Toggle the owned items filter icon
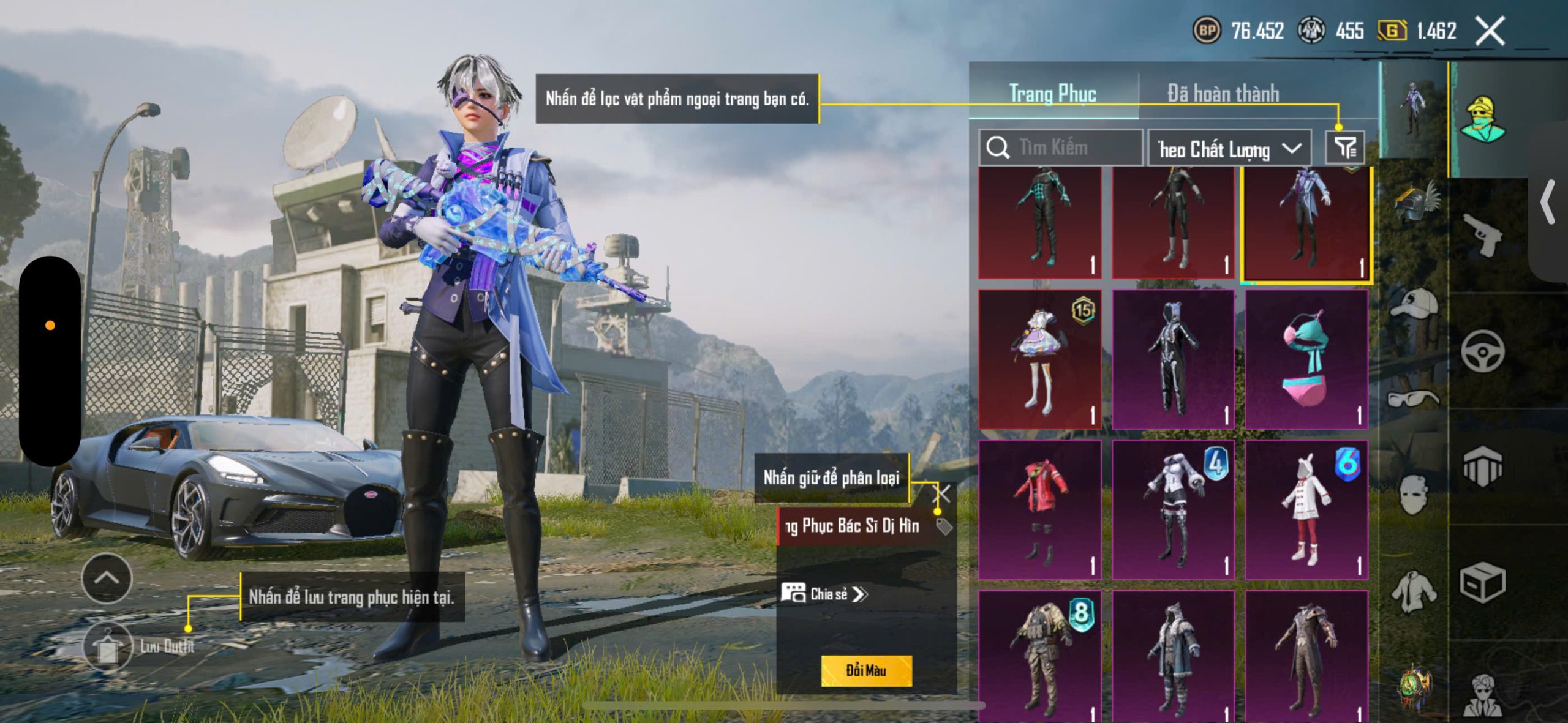Image resolution: width=1568 pixels, height=723 pixels. point(1344,148)
